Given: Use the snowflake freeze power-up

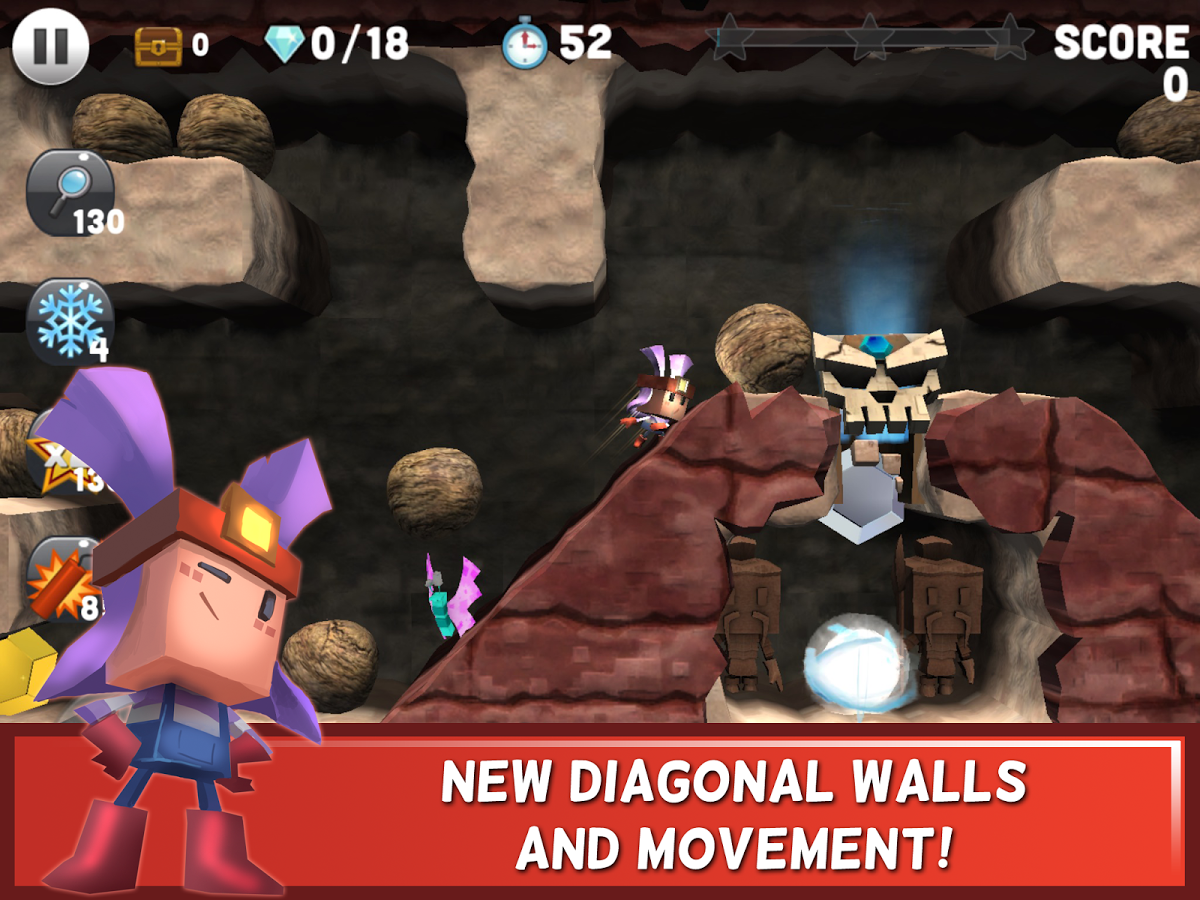Looking at the screenshot, I should tap(68, 320).
